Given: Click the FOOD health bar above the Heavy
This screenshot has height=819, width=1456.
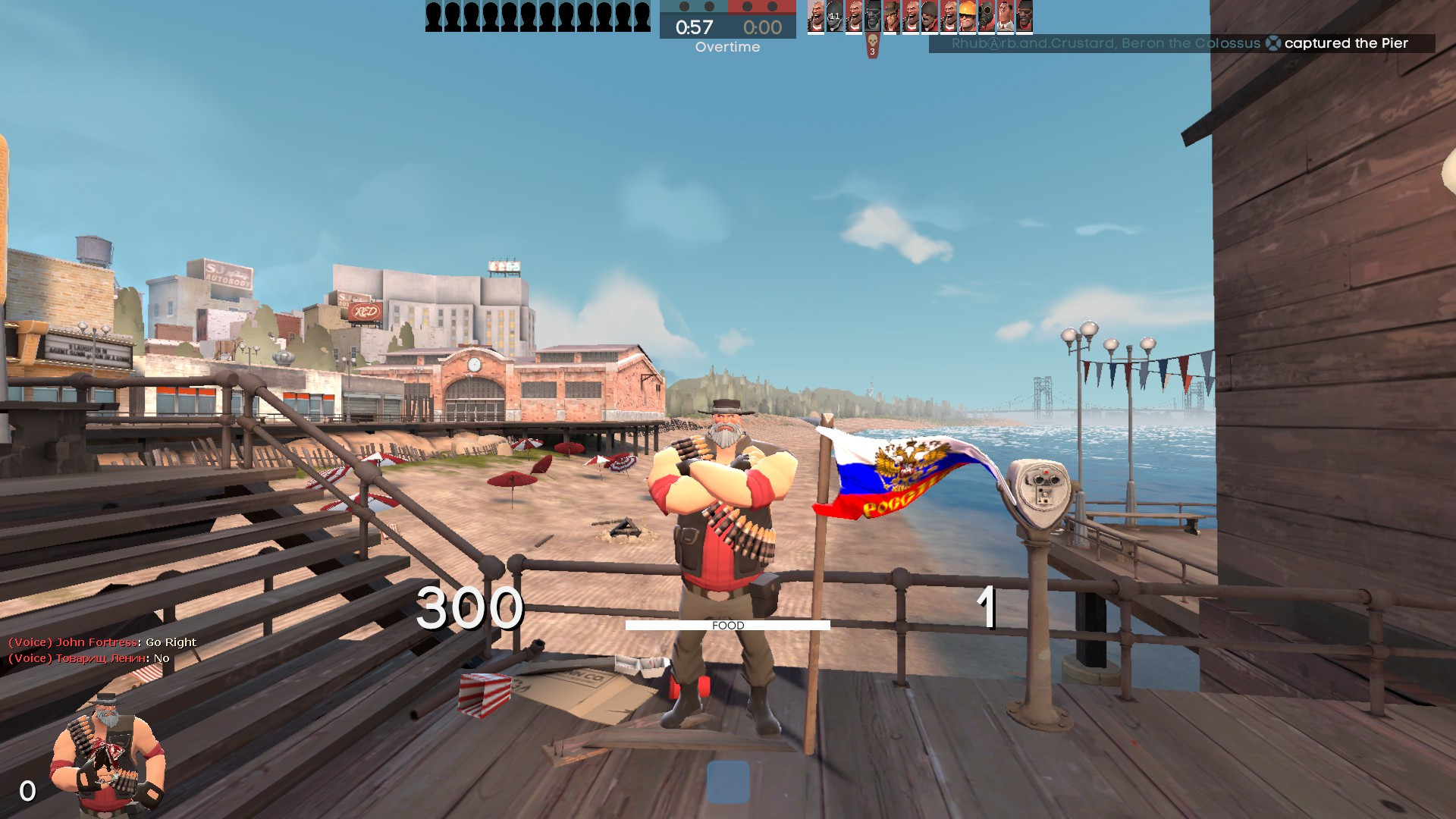Looking at the screenshot, I should (x=727, y=625).
